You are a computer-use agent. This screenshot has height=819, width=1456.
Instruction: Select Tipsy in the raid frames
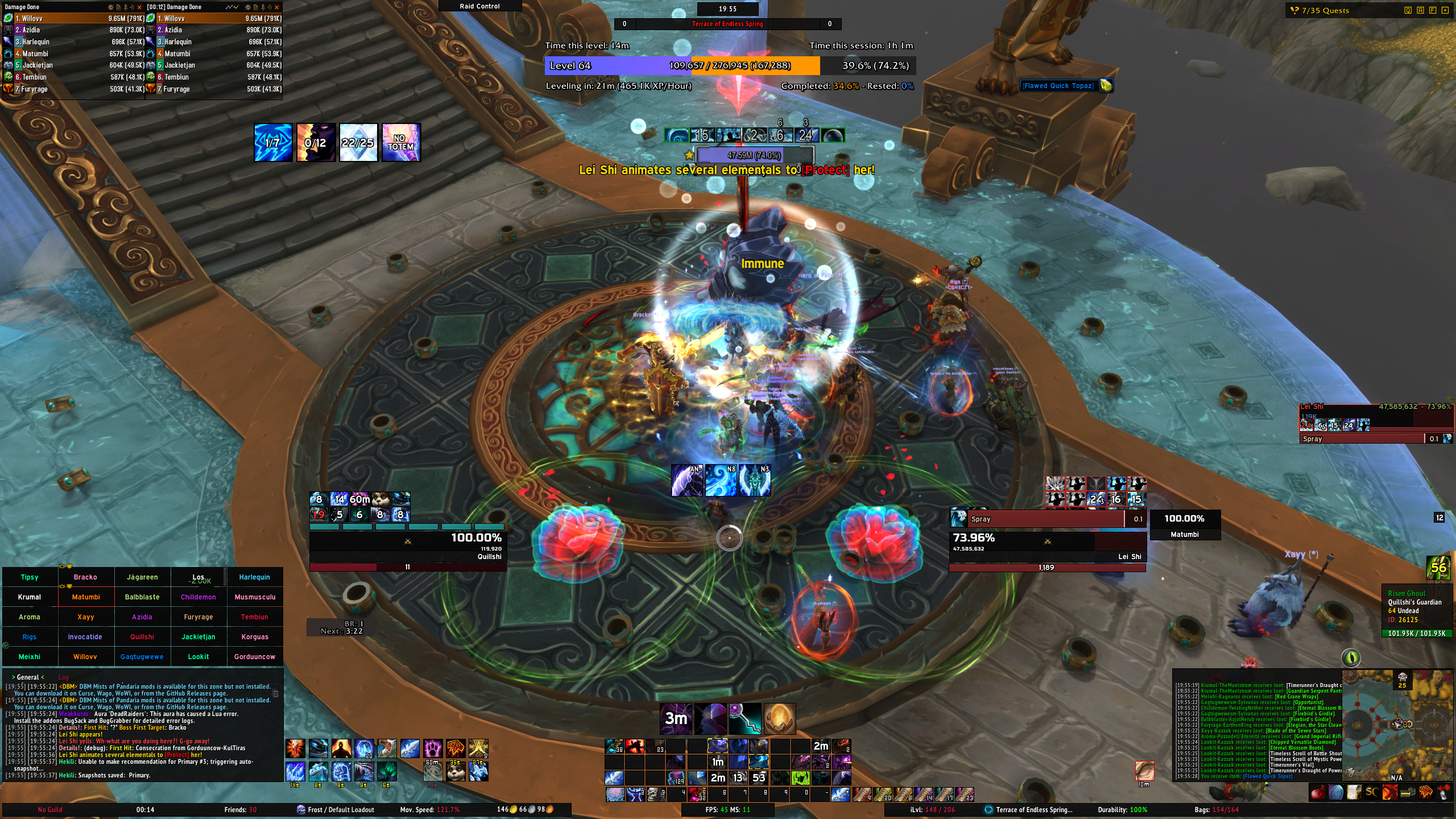coord(30,577)
